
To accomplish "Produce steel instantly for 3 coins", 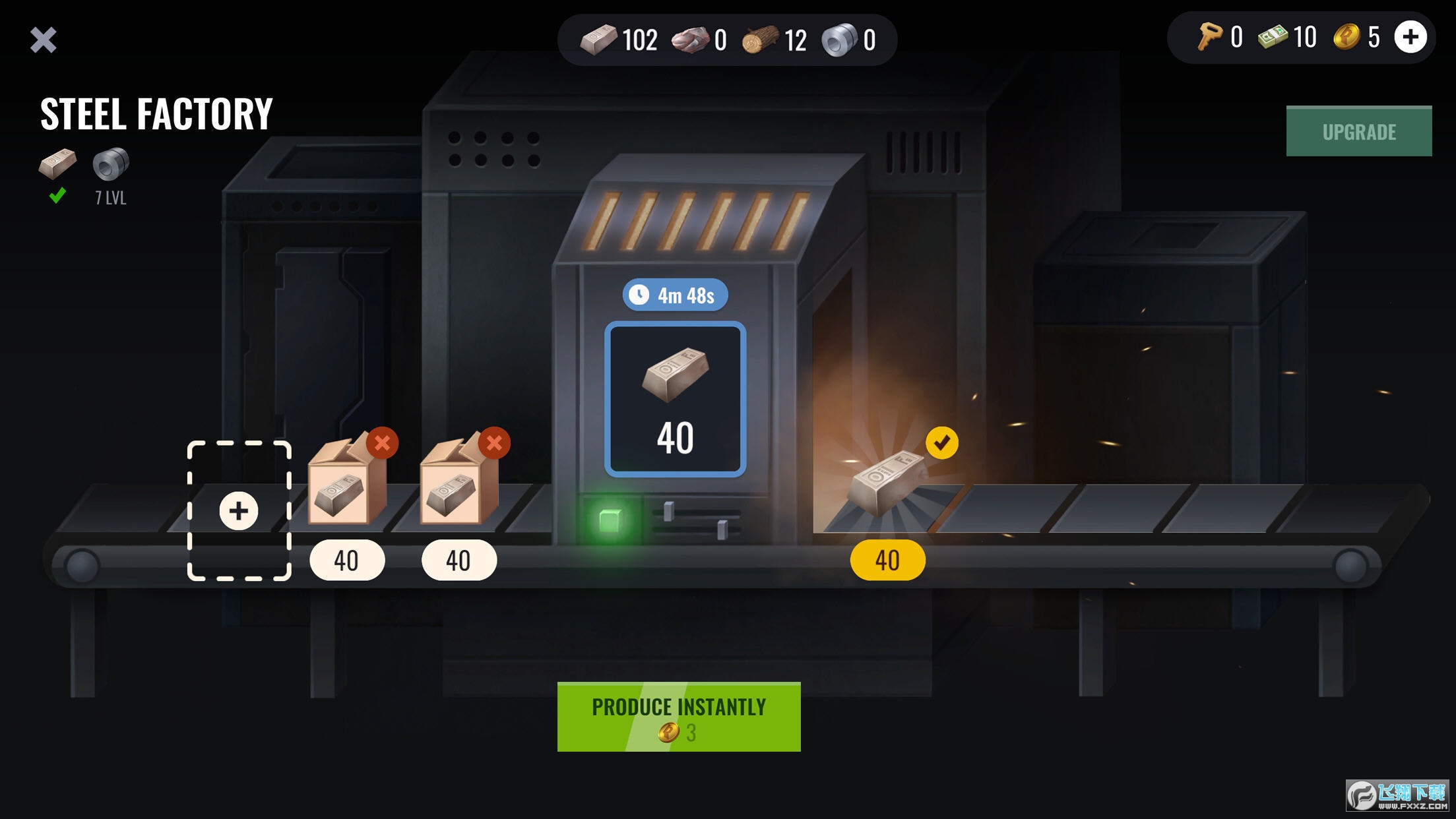I will click(x=678, y=717).
